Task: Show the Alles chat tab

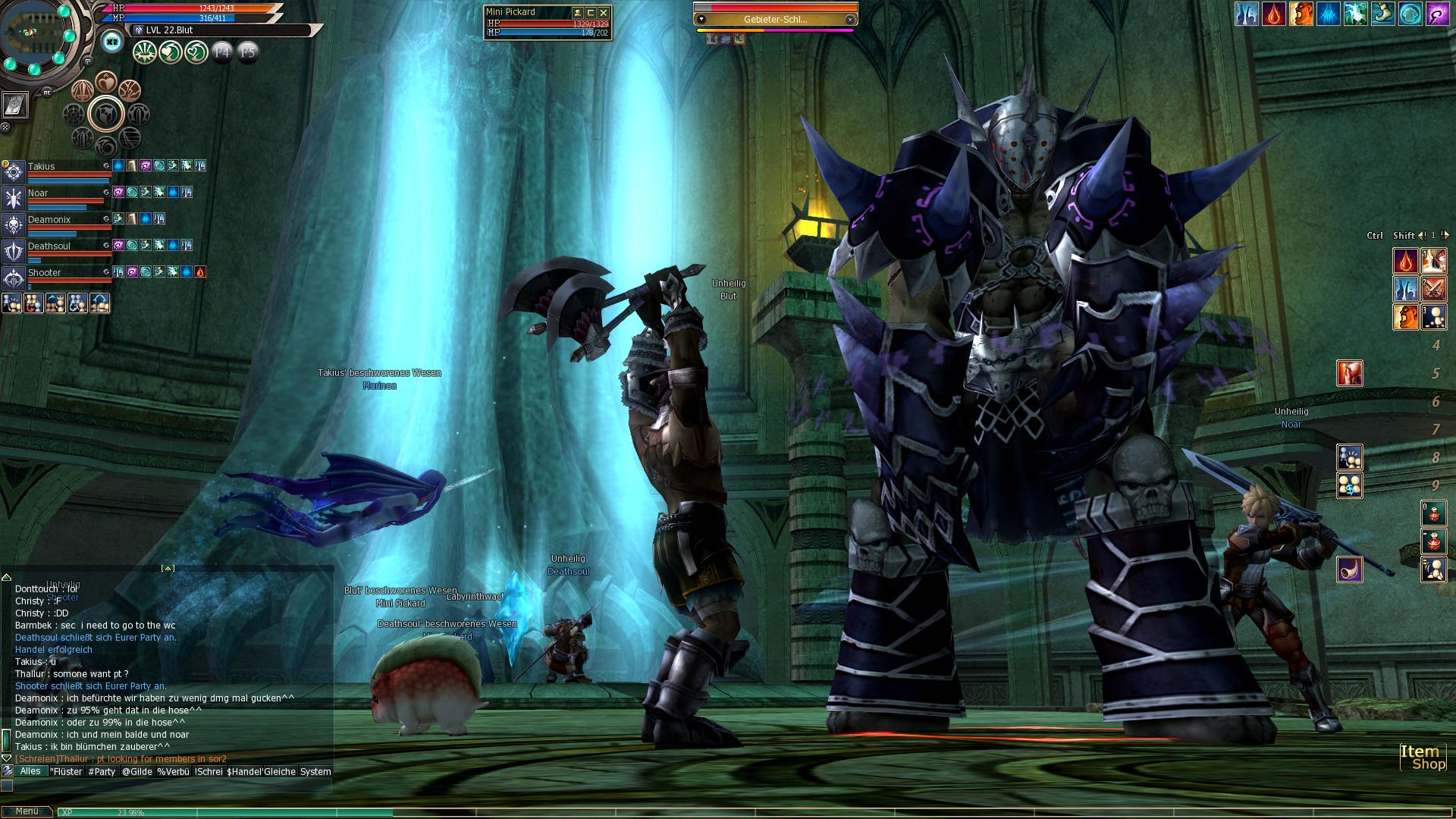Action: pos(30,771)
